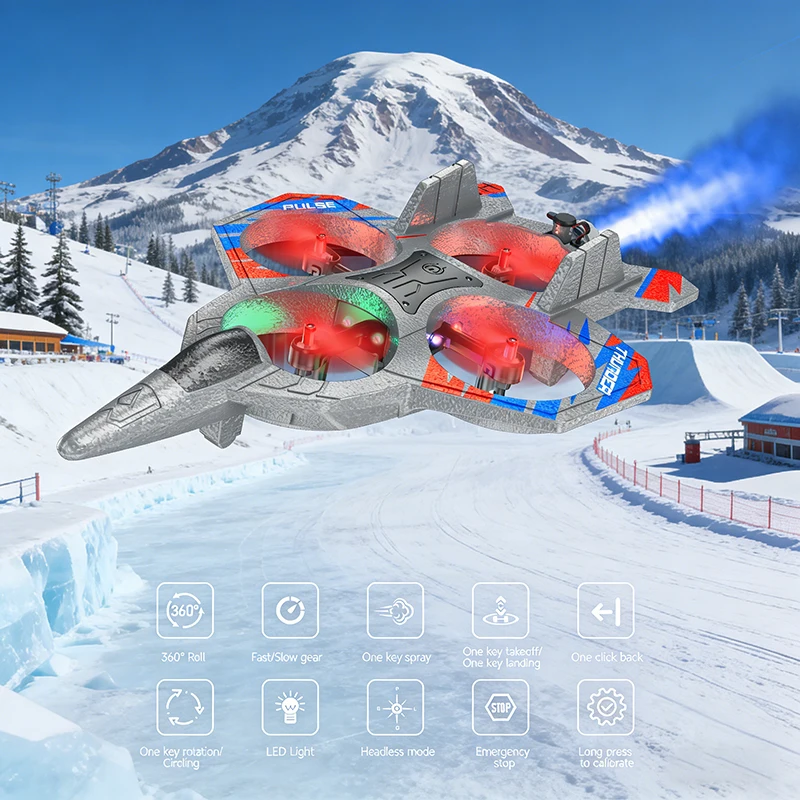
Task: Tap the One click back icon
Action: 605,610
